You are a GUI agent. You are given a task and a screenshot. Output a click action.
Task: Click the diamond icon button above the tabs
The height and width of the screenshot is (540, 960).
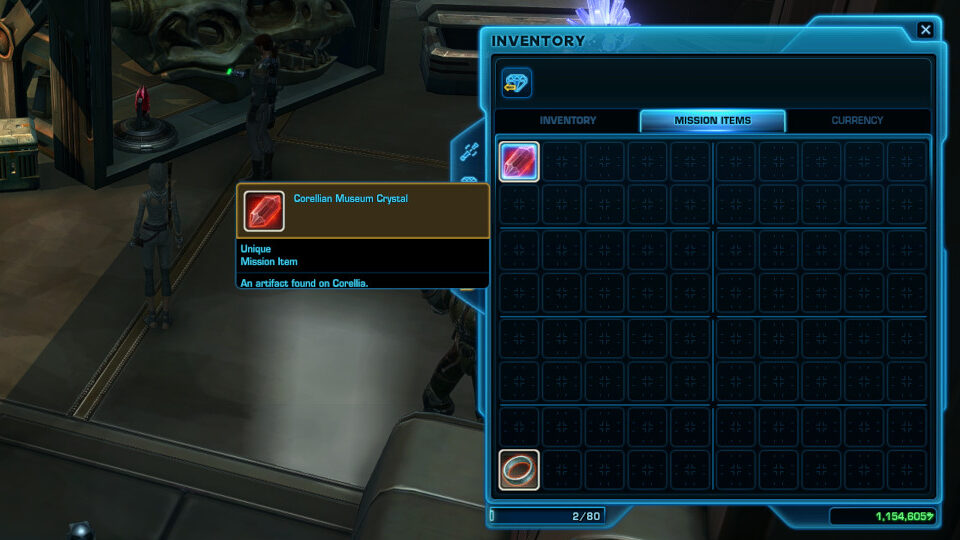click(x=516, y=83)
